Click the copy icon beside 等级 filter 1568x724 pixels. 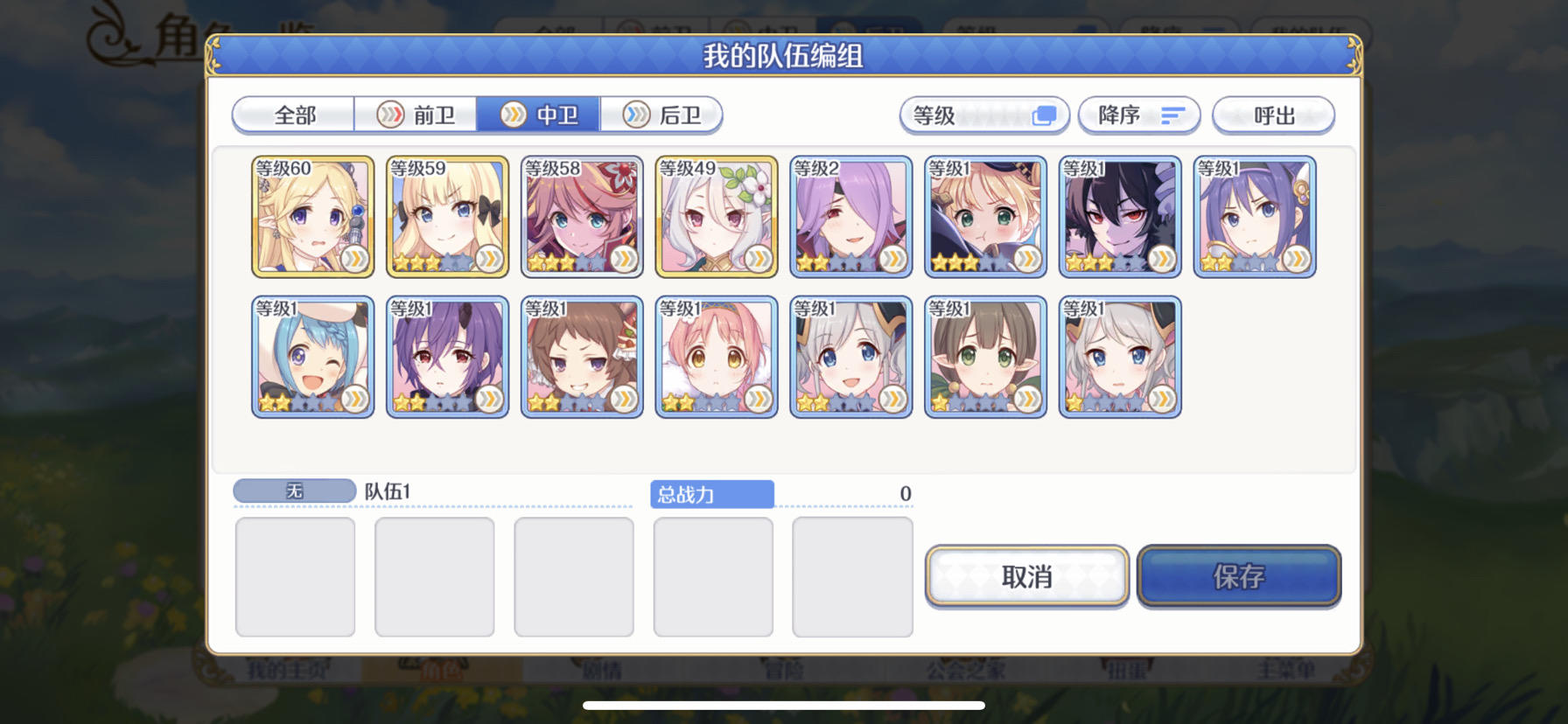pyautogui.click(x=1042, y=115)
